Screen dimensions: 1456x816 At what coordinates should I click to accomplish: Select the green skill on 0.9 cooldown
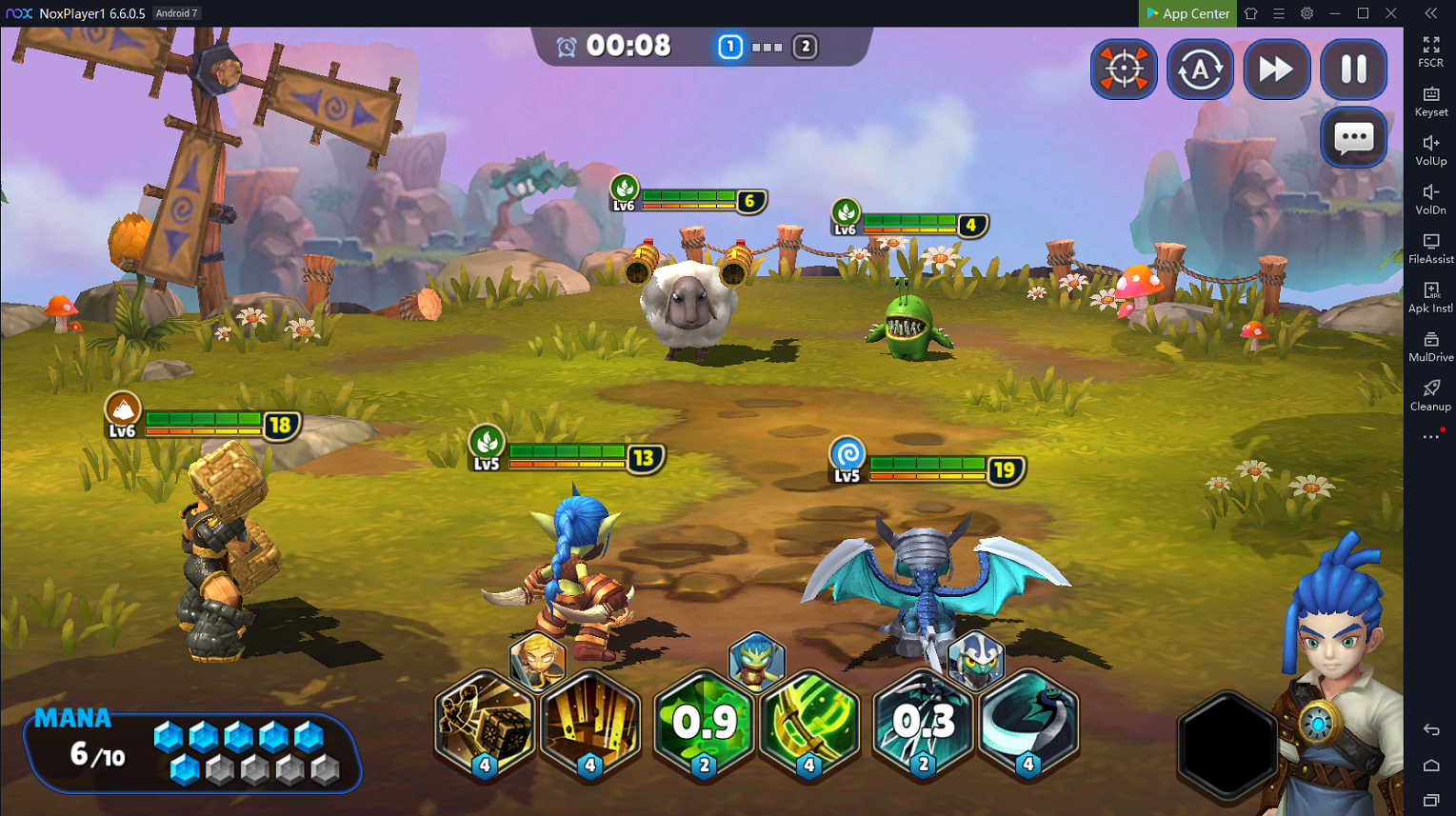coord(705,724)
